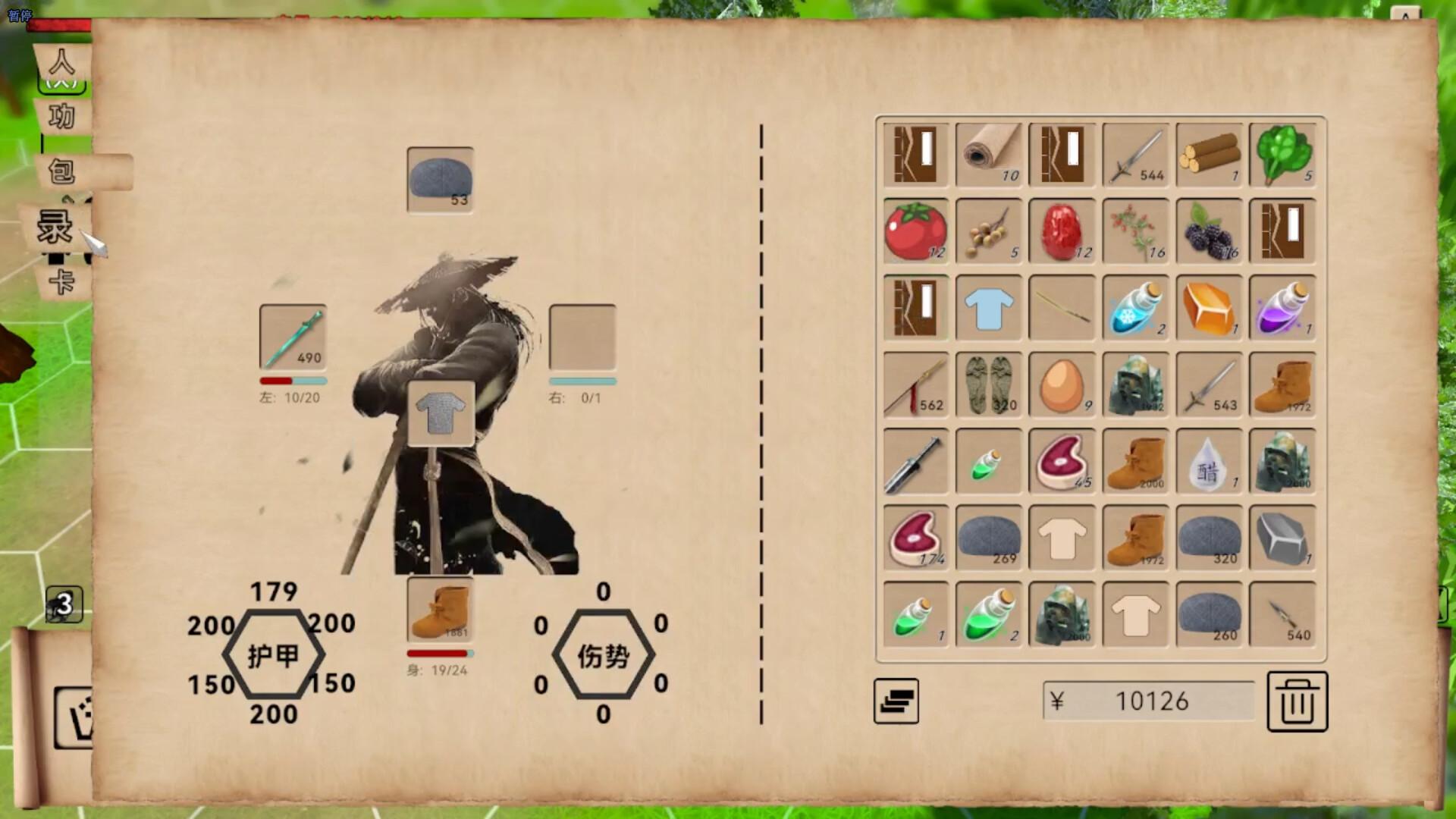Pick the egg in the inventory
The width and height of the screenshot is (1456, 819).
[x=1062, y=384]
